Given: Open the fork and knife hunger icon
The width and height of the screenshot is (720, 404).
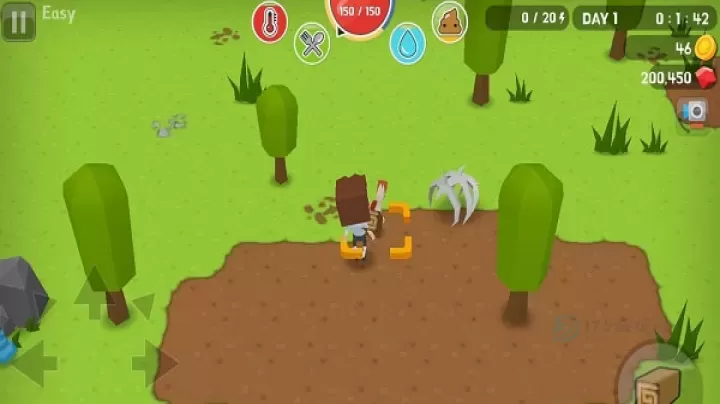Looking at the screenshot, I should [312, 43].
